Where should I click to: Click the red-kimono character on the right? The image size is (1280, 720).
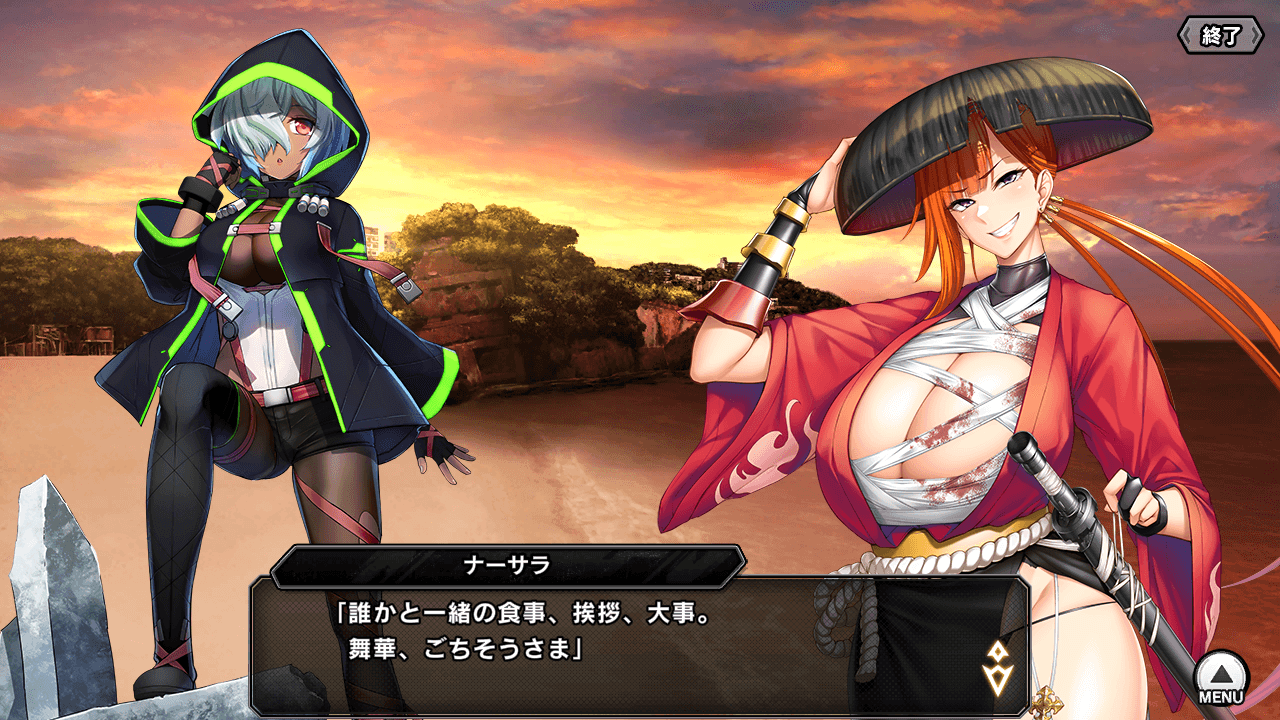click(x=950, y=400)
